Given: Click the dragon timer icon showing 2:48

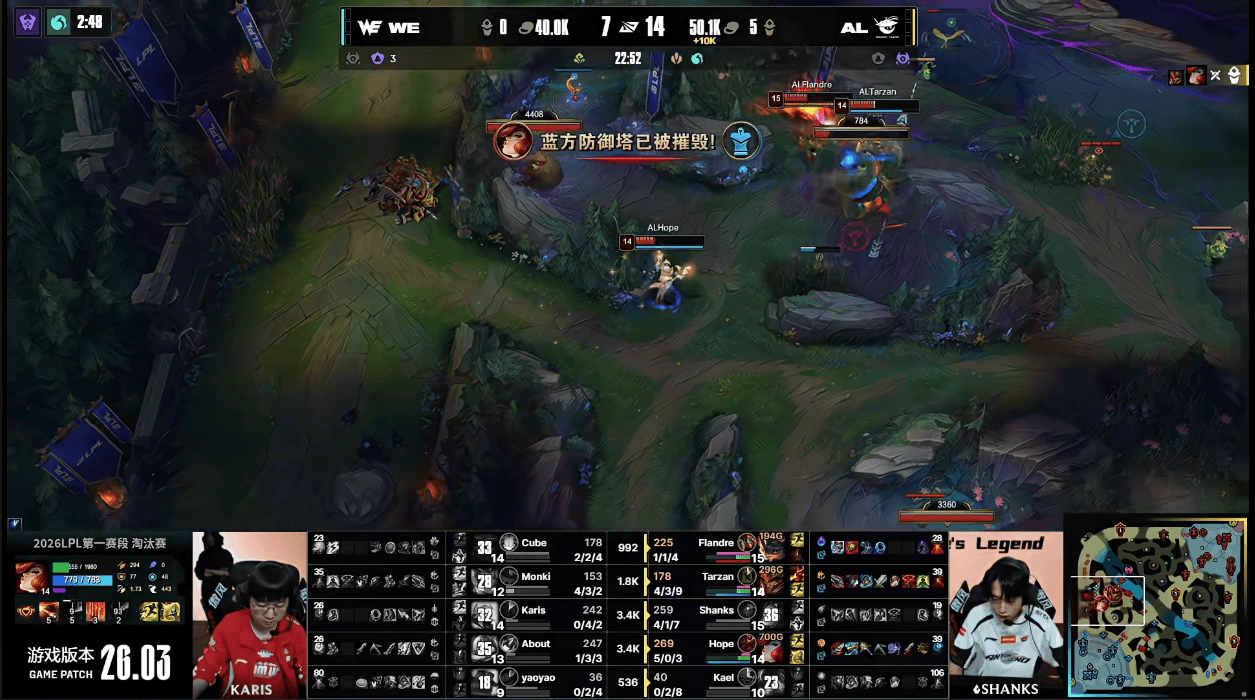Looking at the screenshot, I should coord(59,21).
